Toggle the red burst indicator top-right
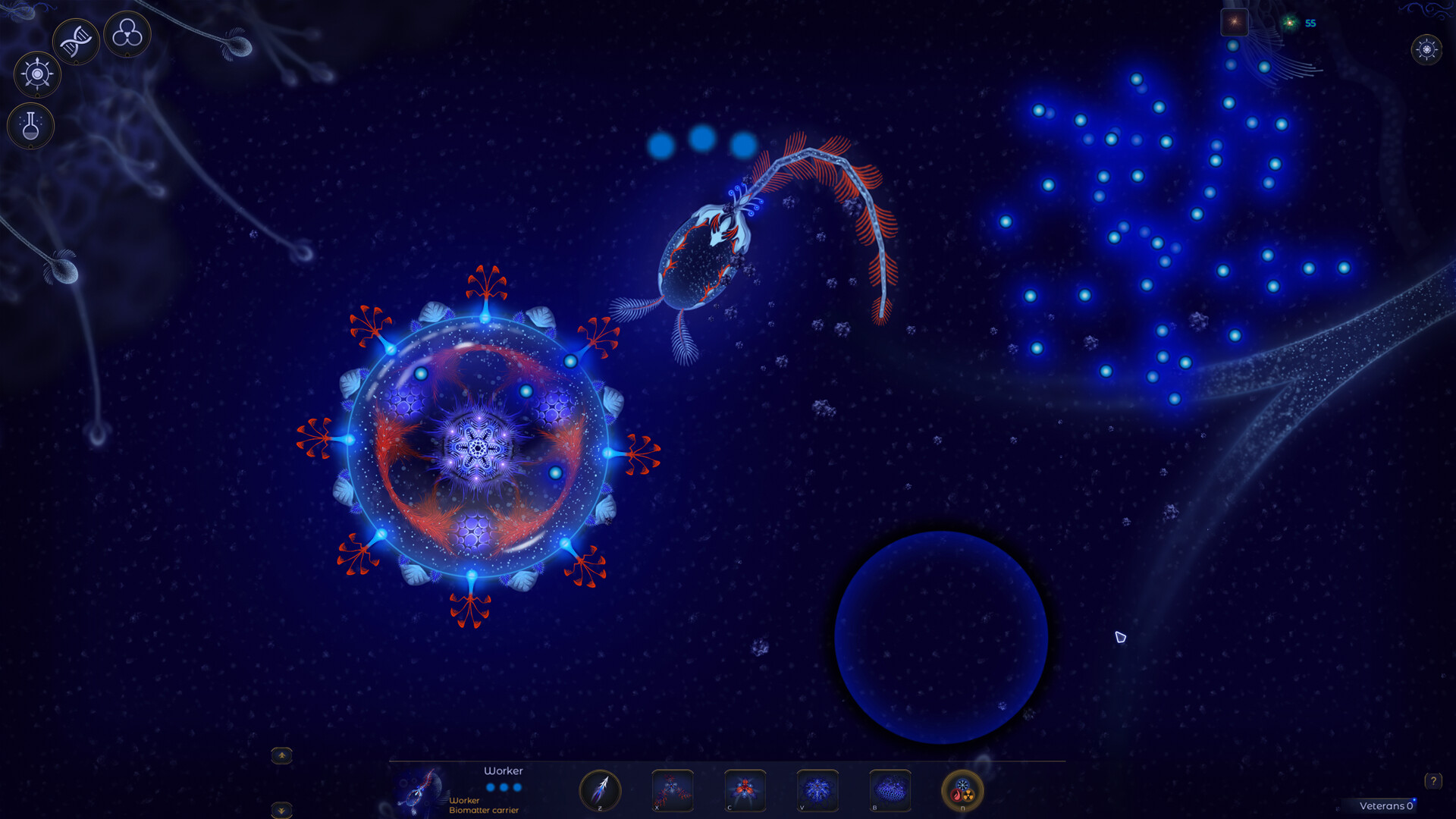This screenshot has width=1456, height=819. pos(1235,21)
